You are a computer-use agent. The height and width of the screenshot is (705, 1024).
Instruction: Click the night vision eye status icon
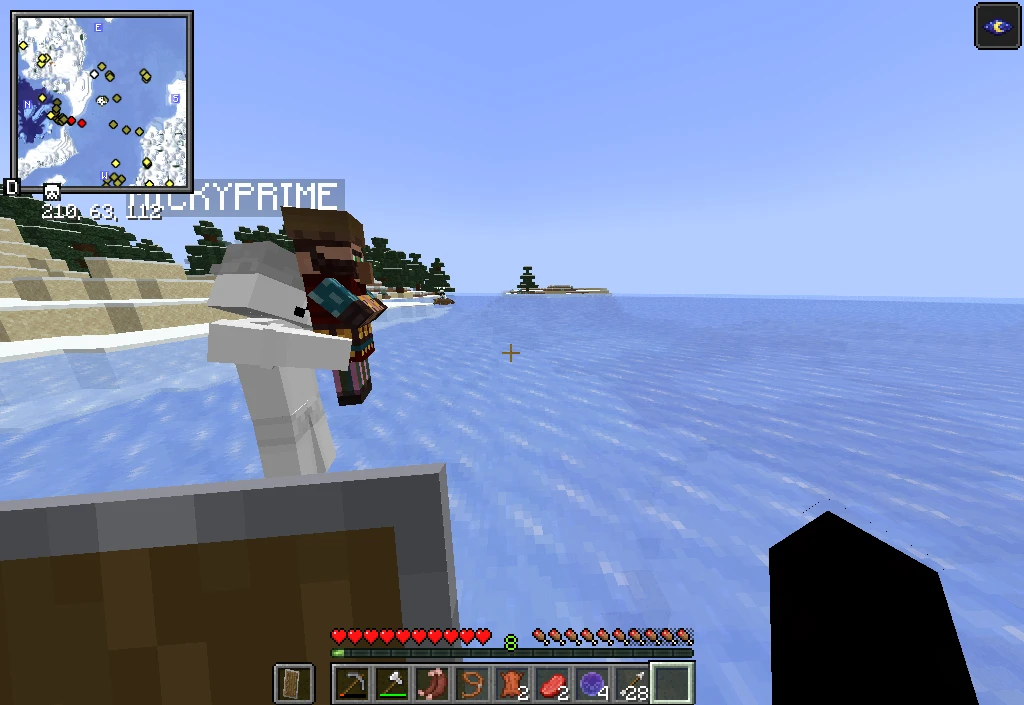(x=997, y=26)
